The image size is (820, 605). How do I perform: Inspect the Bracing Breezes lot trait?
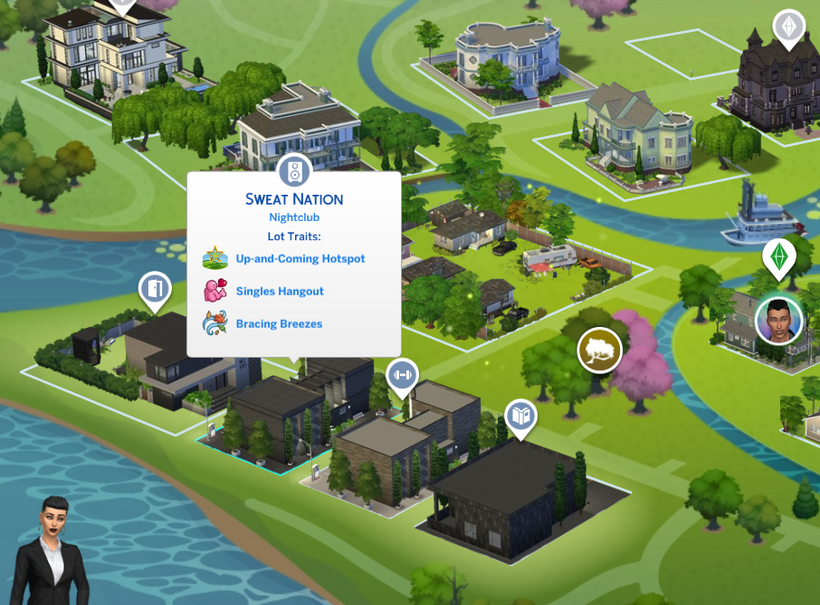pos(278,324)
